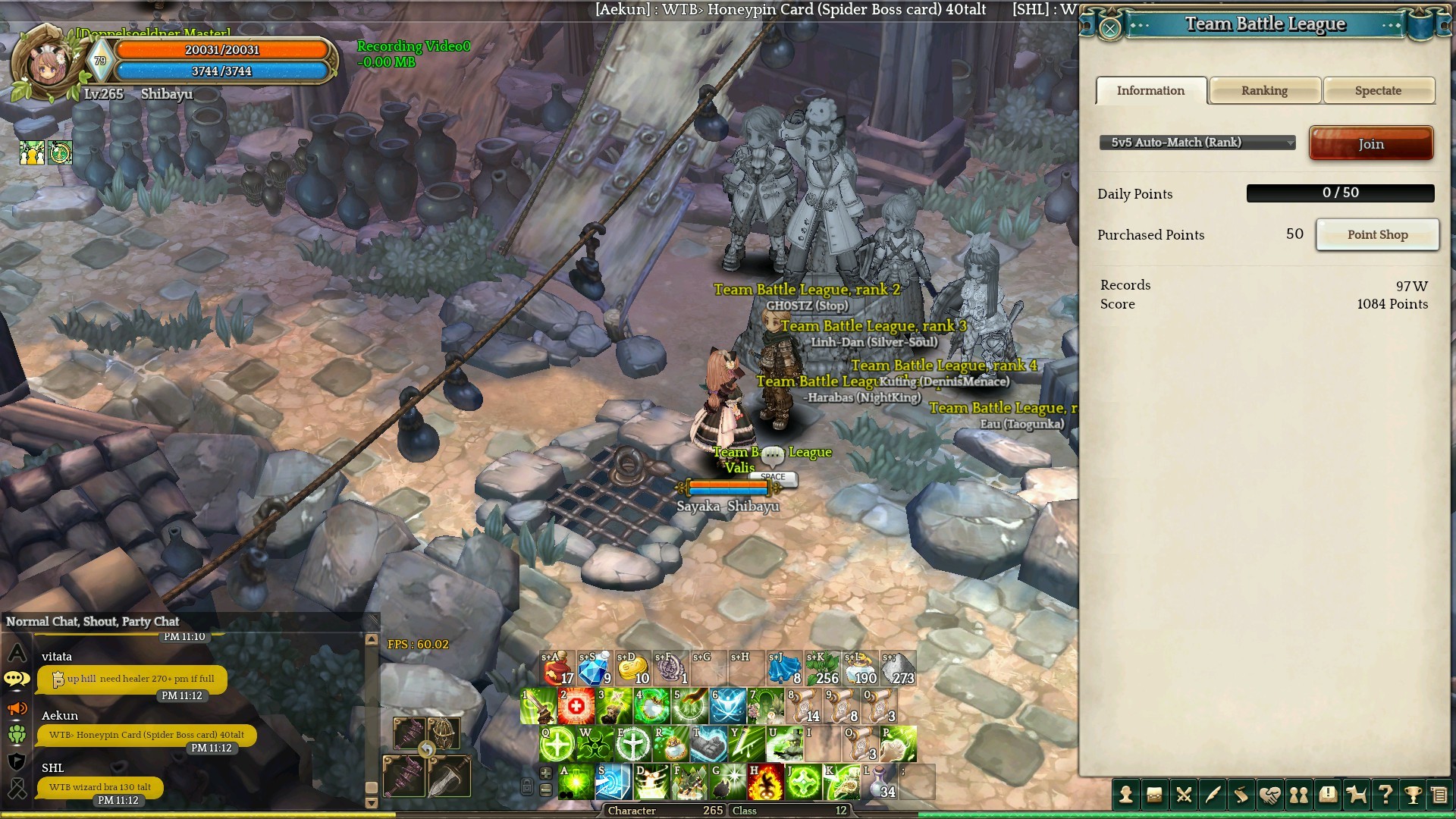Click Aekun's Honeypin Card chat message
The image size is (1456, 819).
point(146,735)
